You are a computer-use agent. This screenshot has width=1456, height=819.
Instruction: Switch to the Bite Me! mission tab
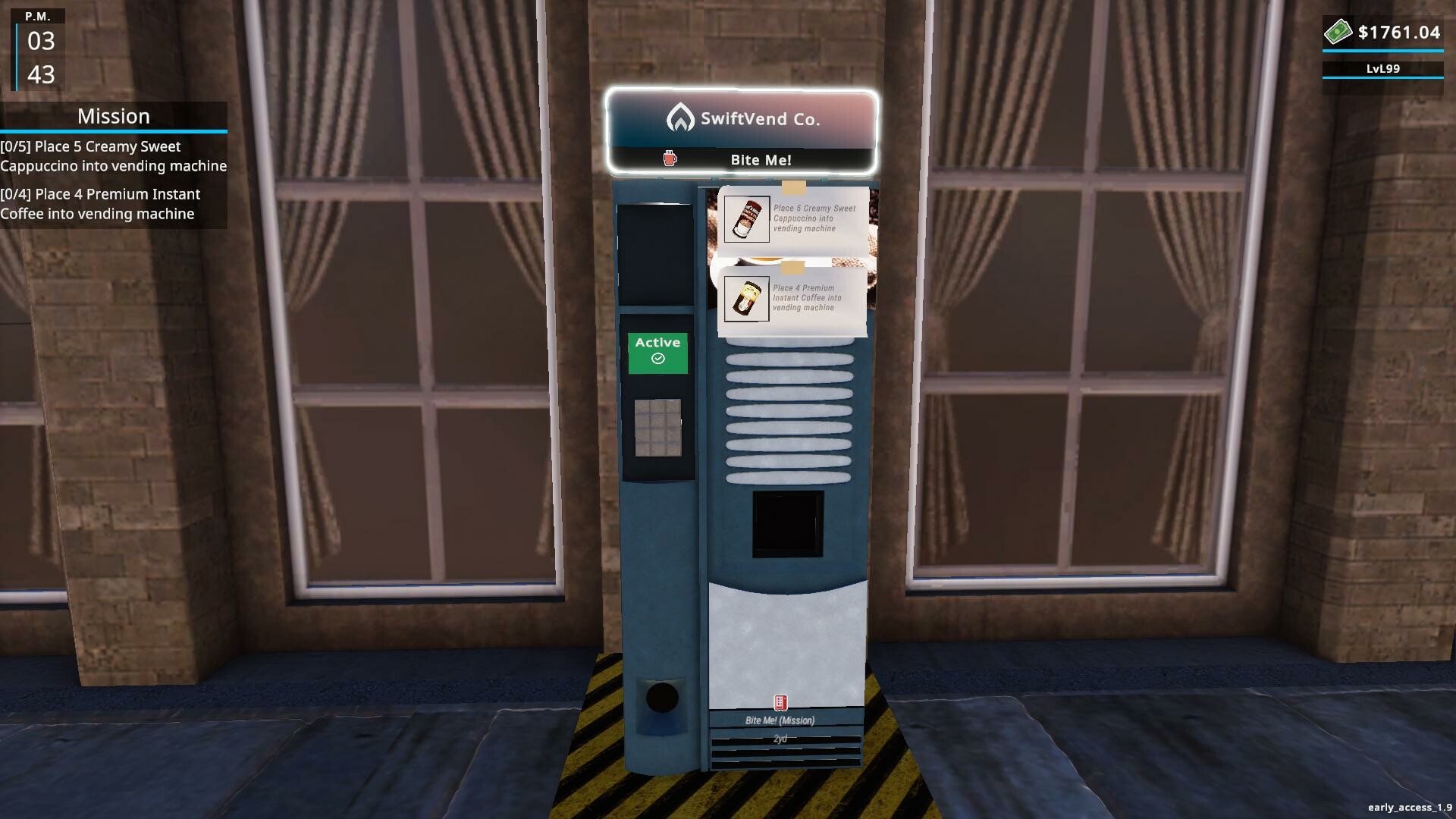click(x=761, y=160)
